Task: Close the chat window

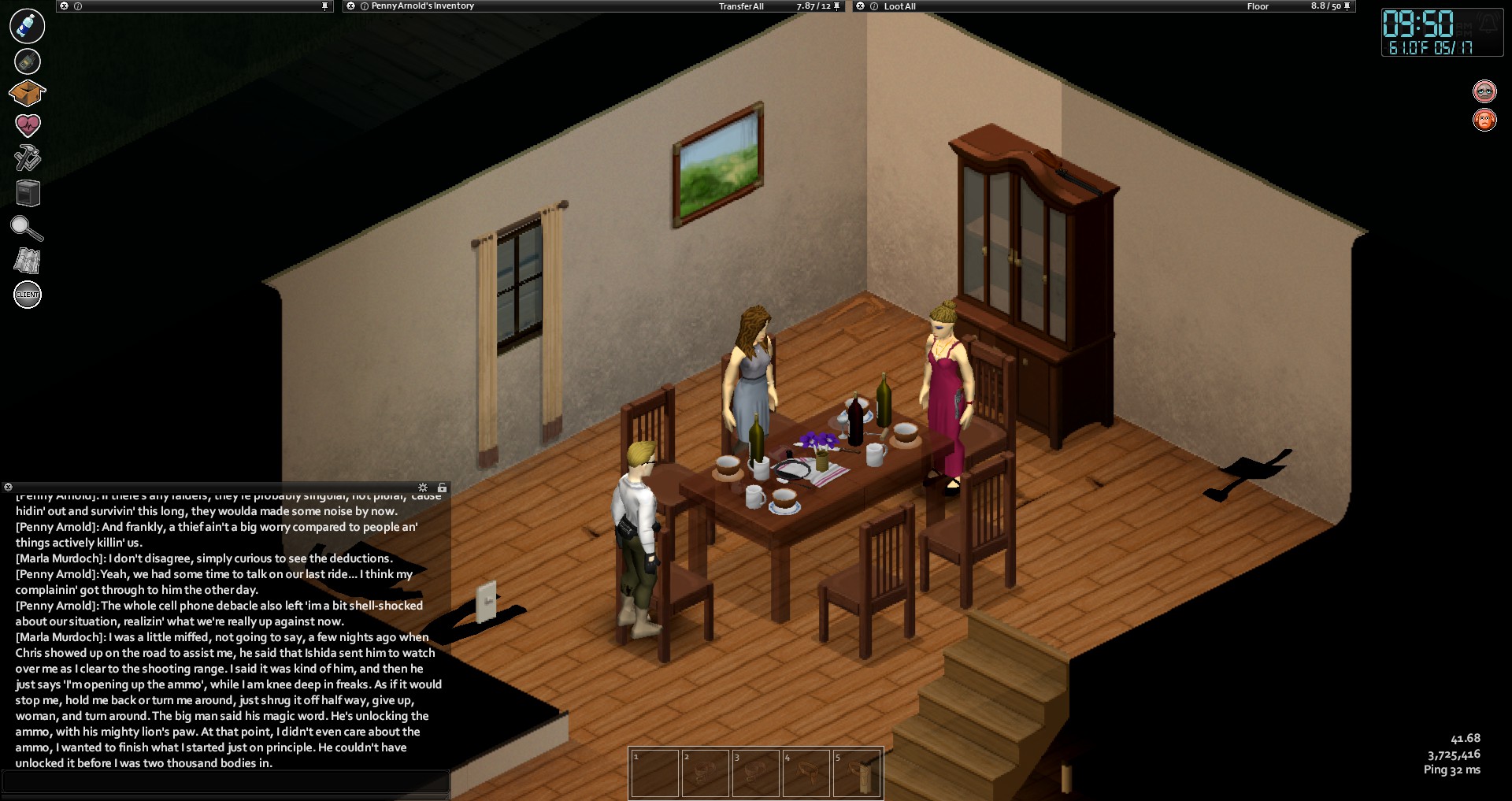Action: point(8,488)
